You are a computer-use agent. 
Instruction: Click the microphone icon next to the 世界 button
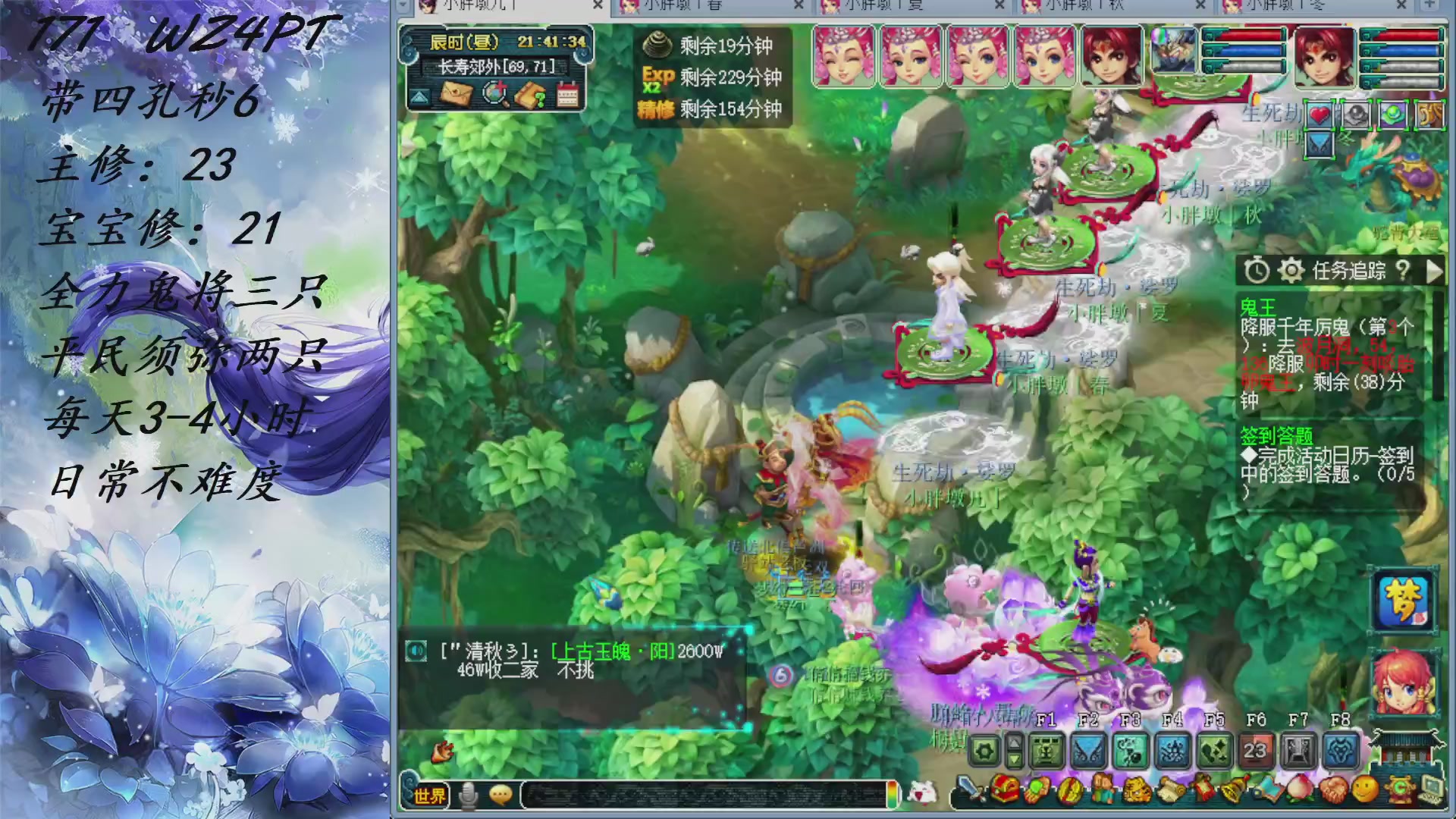[x=468, y=793]
